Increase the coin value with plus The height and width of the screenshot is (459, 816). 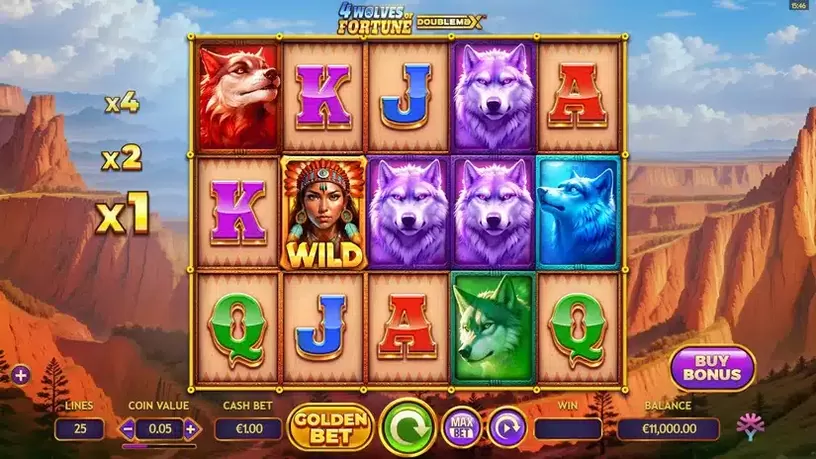click(191, 429)
